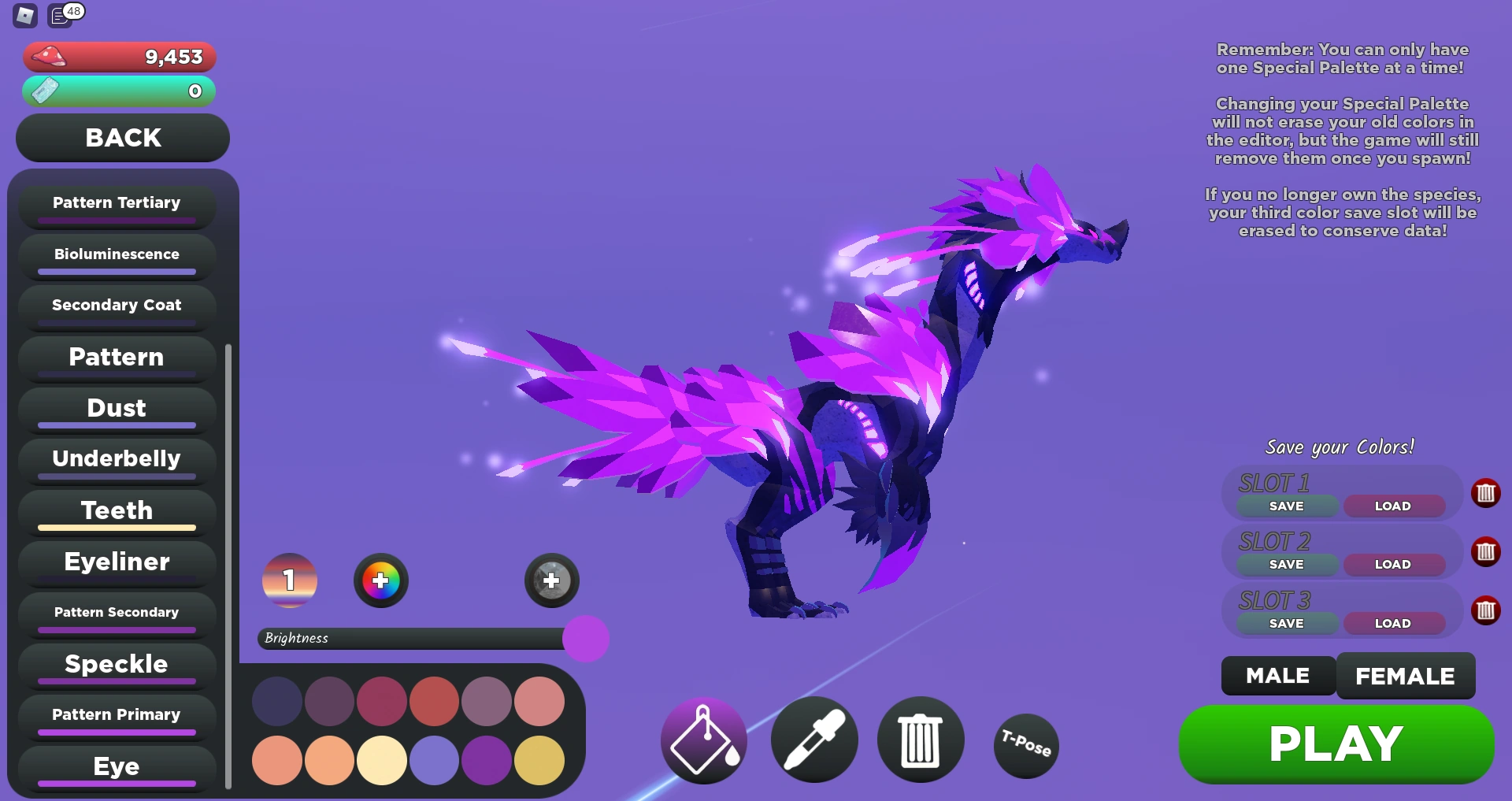Select palette preset number 1
This screenshot has width=1512, height=801.
coord(289,580)
